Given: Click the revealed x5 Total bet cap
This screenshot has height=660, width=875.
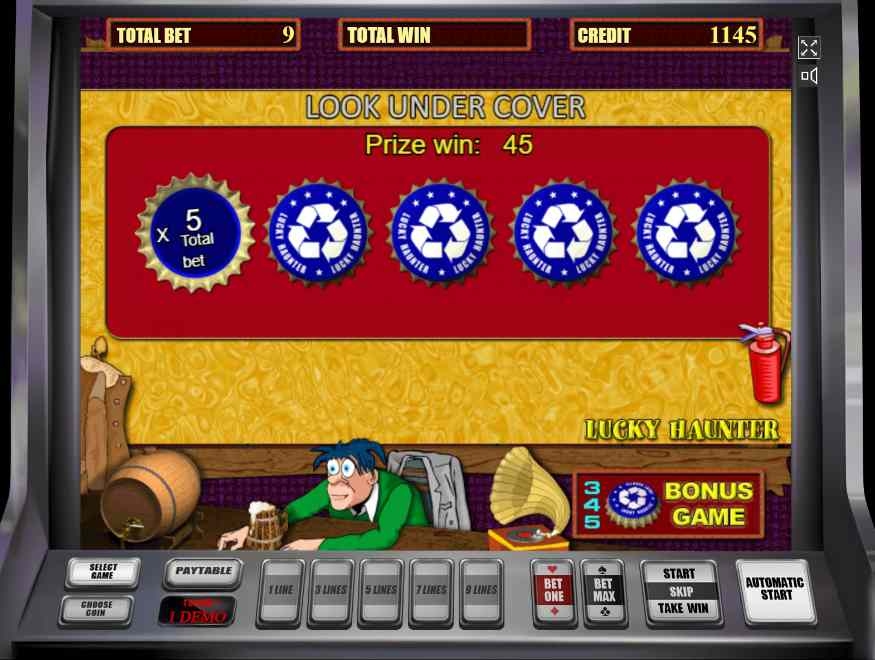Looking at the screenshot, I should tap(194, 233).
